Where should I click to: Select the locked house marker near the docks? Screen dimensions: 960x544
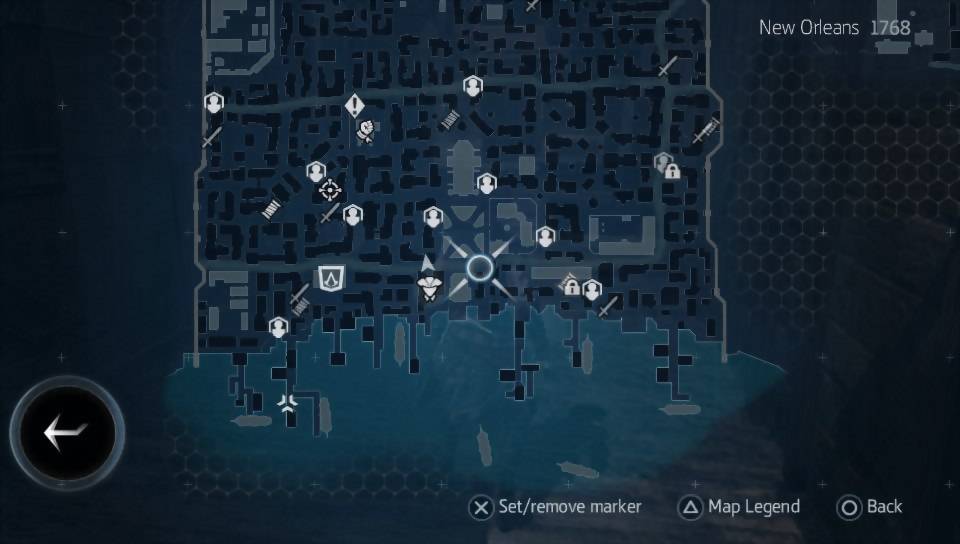click(570, 285)
